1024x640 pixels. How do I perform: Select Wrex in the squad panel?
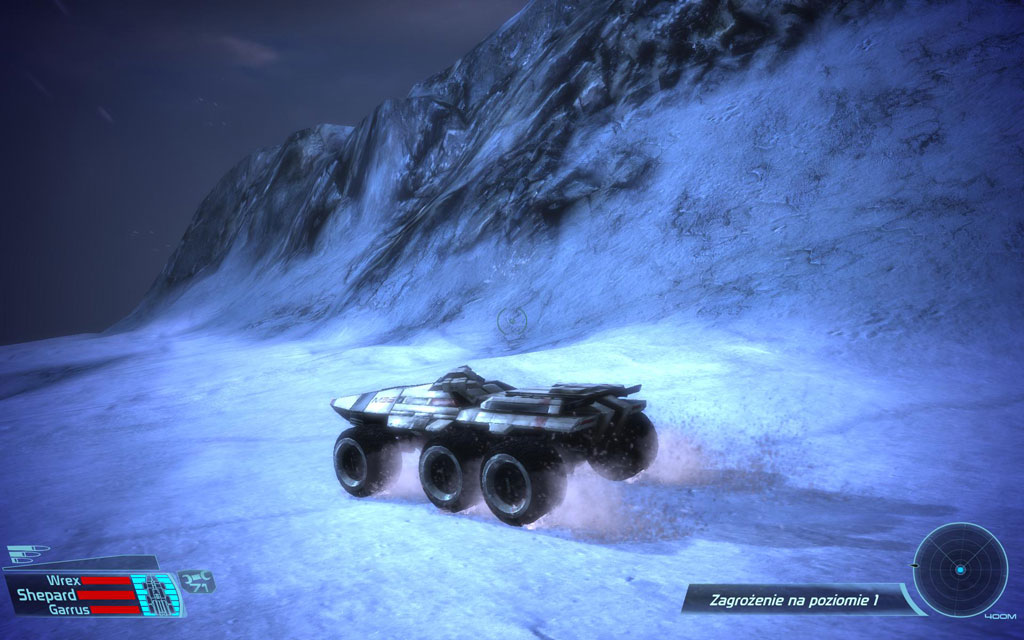pos(63,579)
